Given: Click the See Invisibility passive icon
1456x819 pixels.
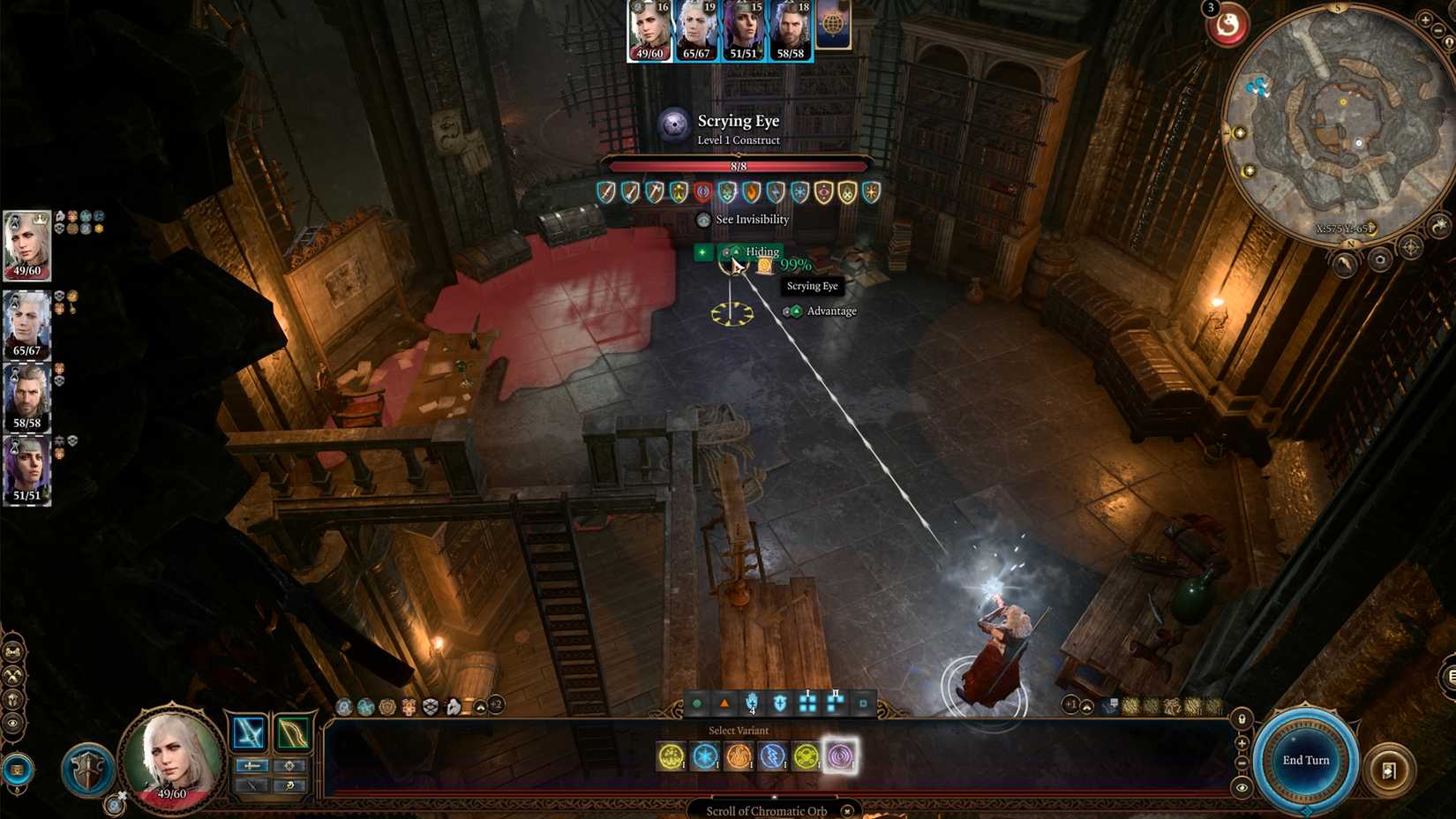Looking at the screenshot, I should click(x=704, y=219).
